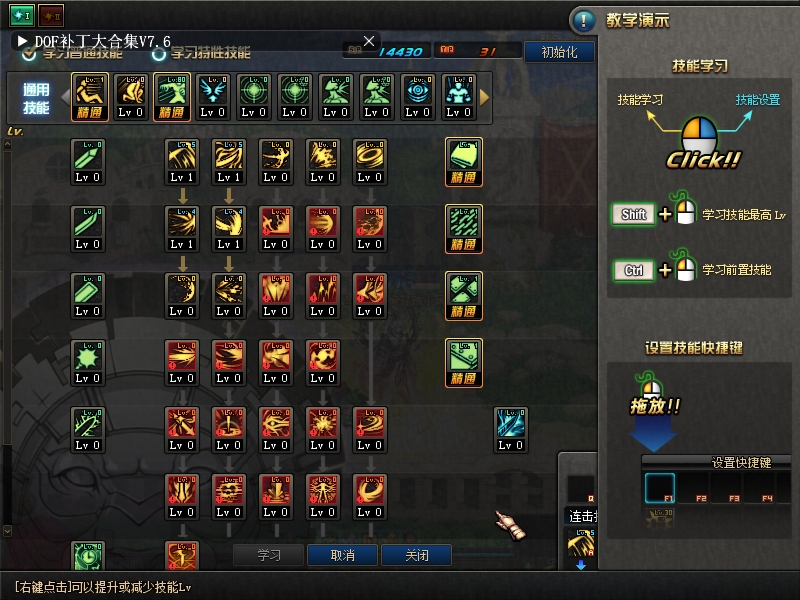Close the DOF补丁大合集V7.6 popup
Viewport: 800px width, 600px height.
click(x=369, y=41)
